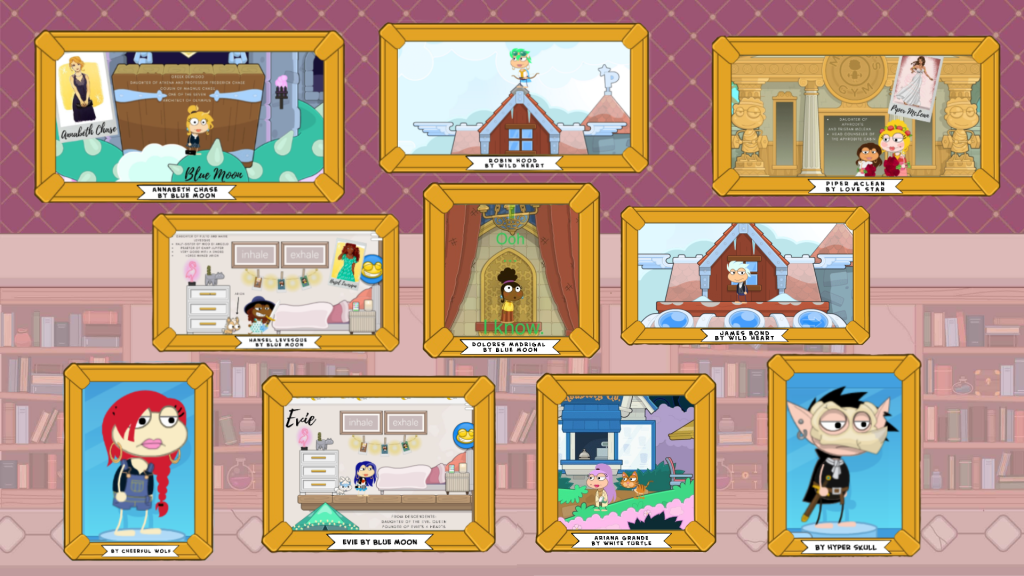
Task: Select the Robin Hood picture by Wild Heart
Action: click(513, 98)
